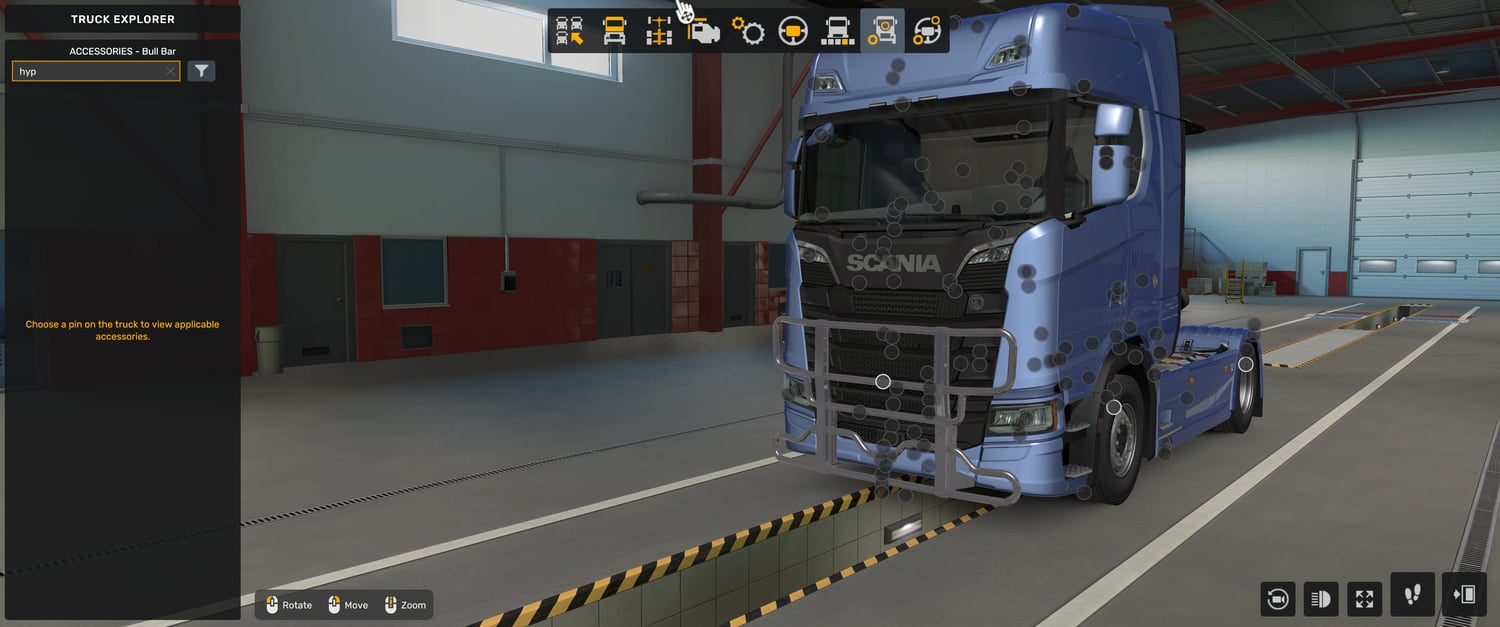Open the truck selection tab with arrow
The height and width of the screenshot is (627, 1500).
pyautogui.click(x=570, y=31)
